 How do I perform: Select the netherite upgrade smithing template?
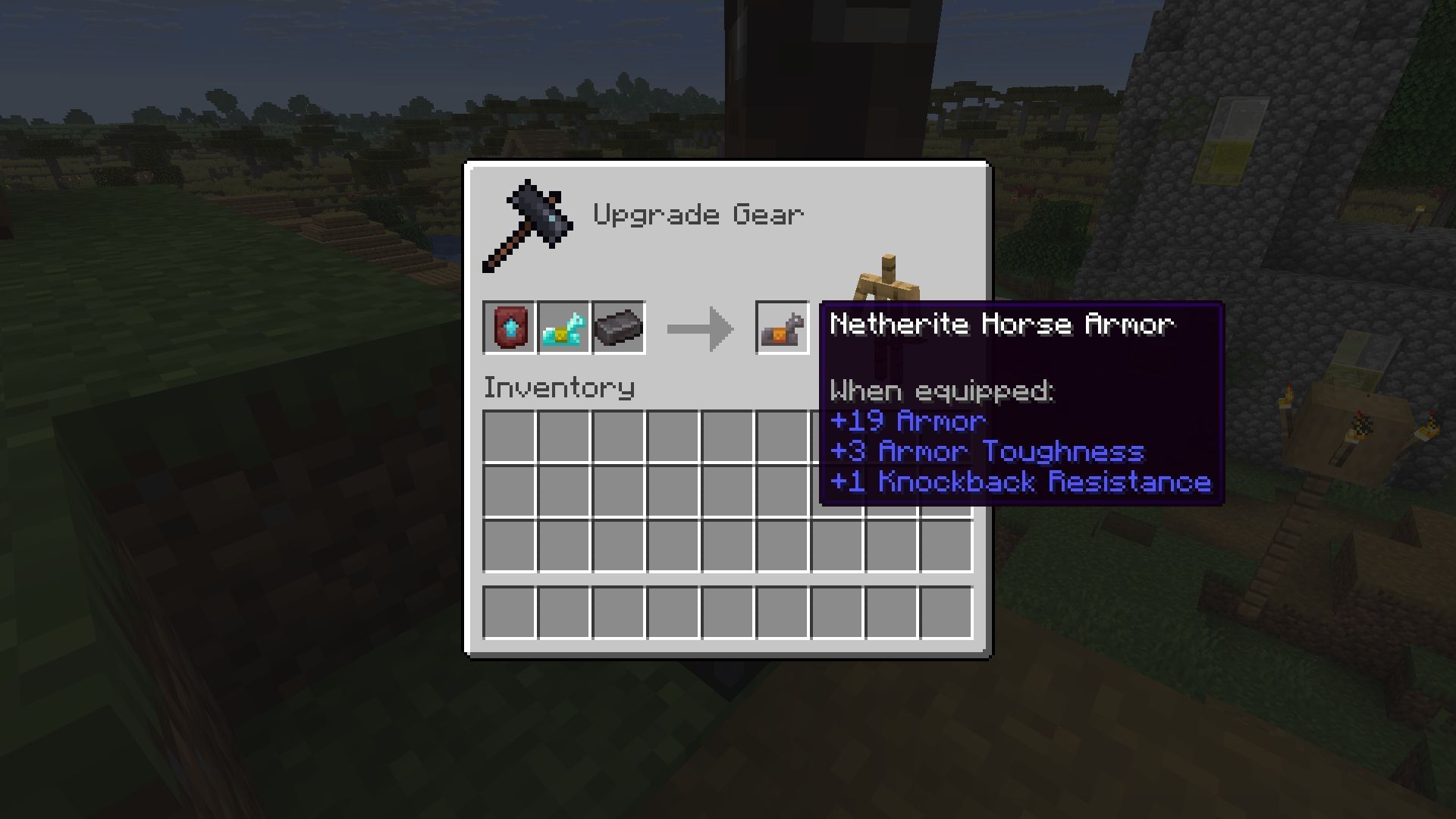pyautogui.click(x=510, y=328)
